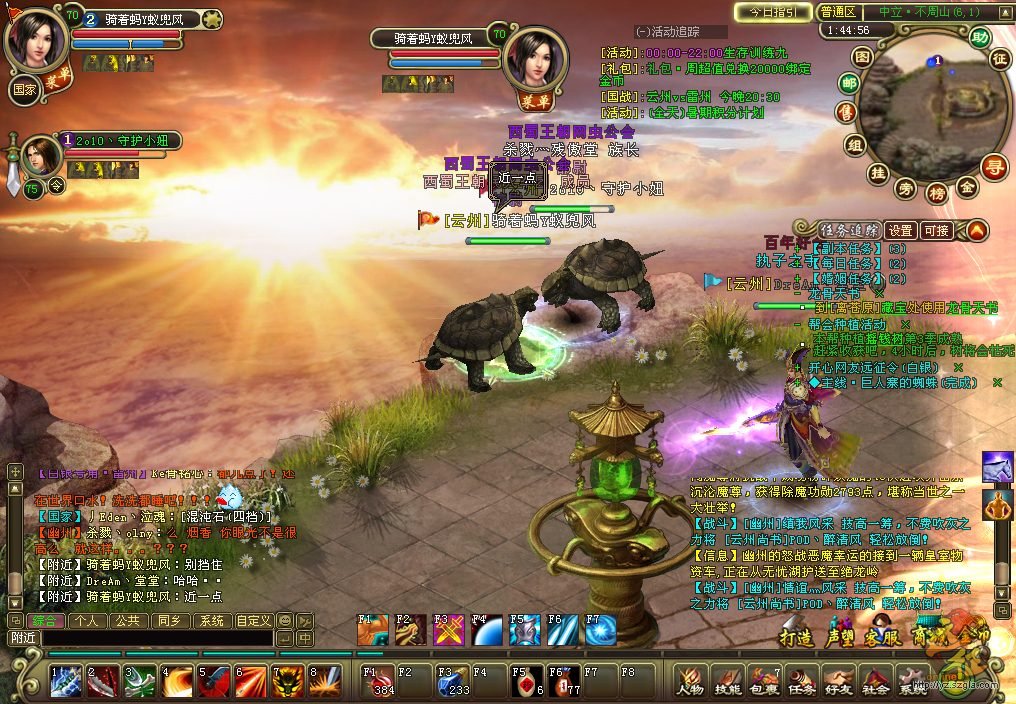This screenshot has height=704, width=1016.
Task: Click the 寻 pathfinding button on minimap
Action: pyautogui.click(x=994, y=167)
